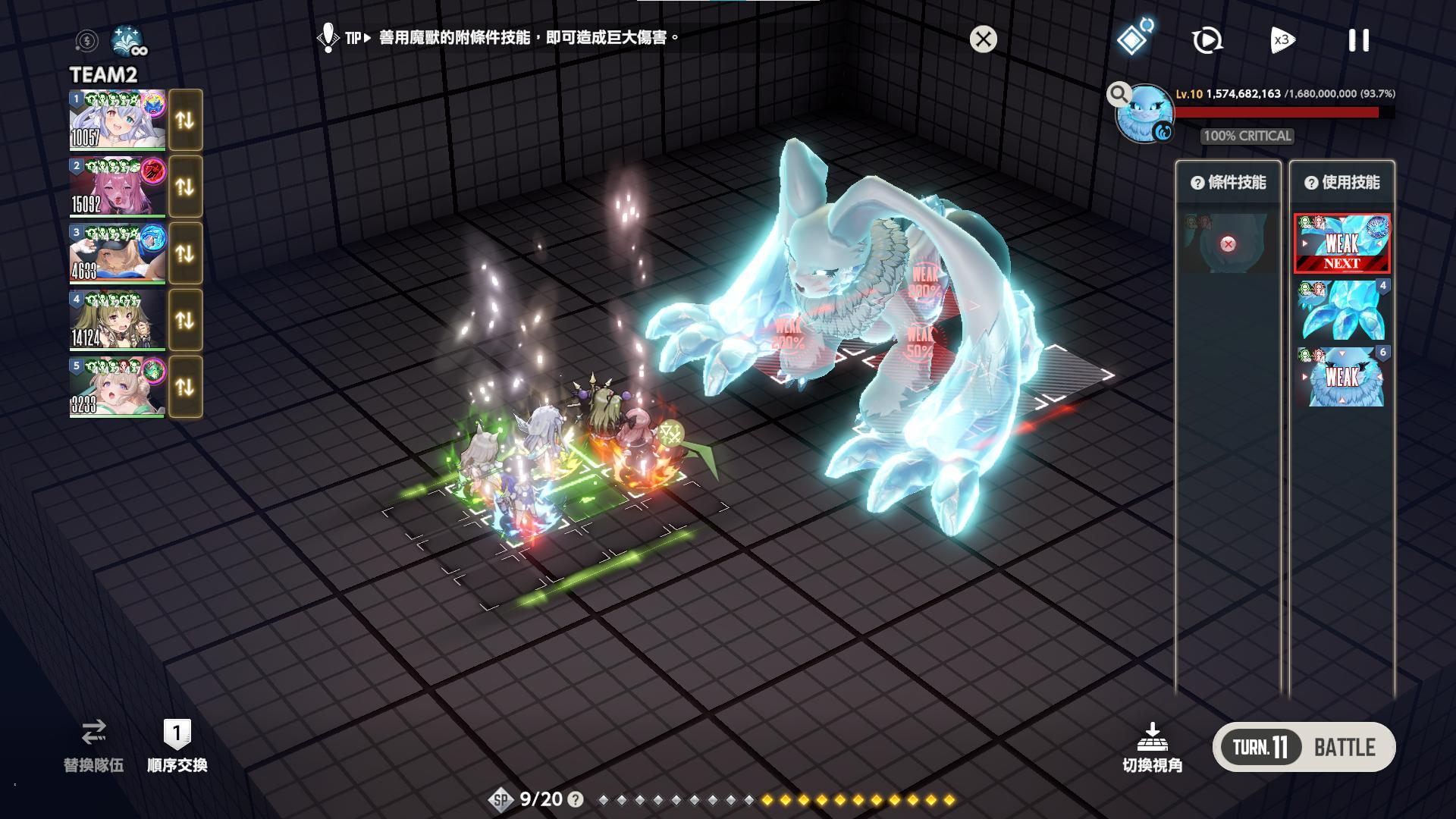Click the diamond skill toggle icon
The height and width of the screenshot is (819, 1456).
pos(1134,38)
